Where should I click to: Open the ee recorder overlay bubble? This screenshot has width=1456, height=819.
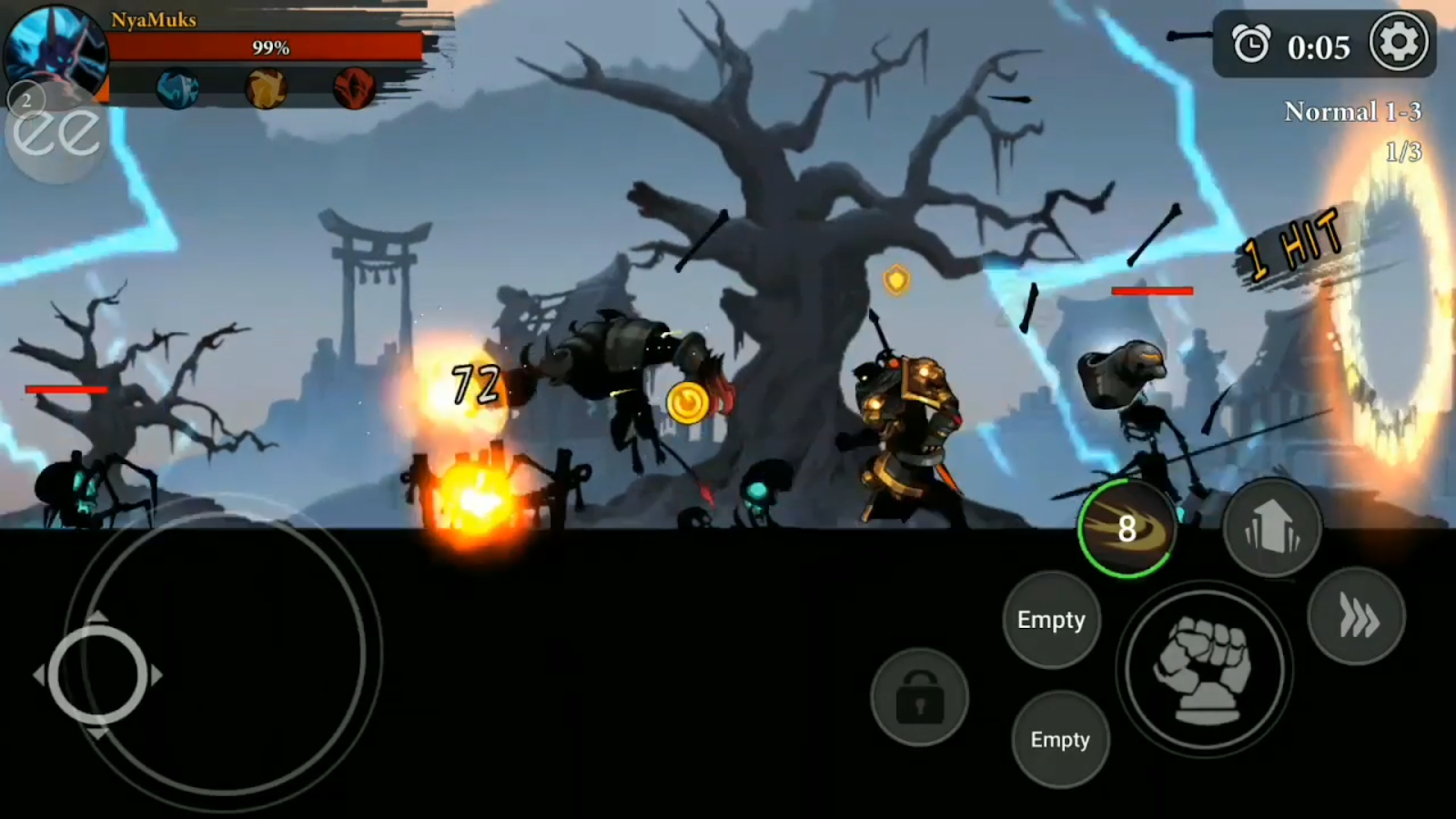tap(56, 127)
